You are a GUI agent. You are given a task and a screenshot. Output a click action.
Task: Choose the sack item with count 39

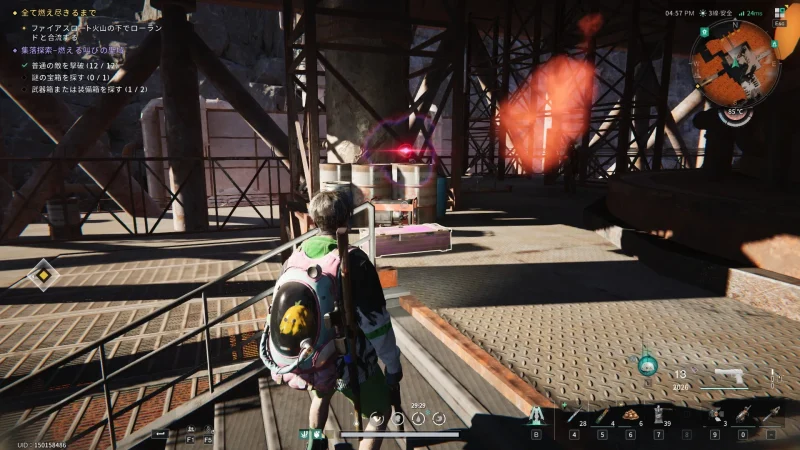[x=658, y=415]
